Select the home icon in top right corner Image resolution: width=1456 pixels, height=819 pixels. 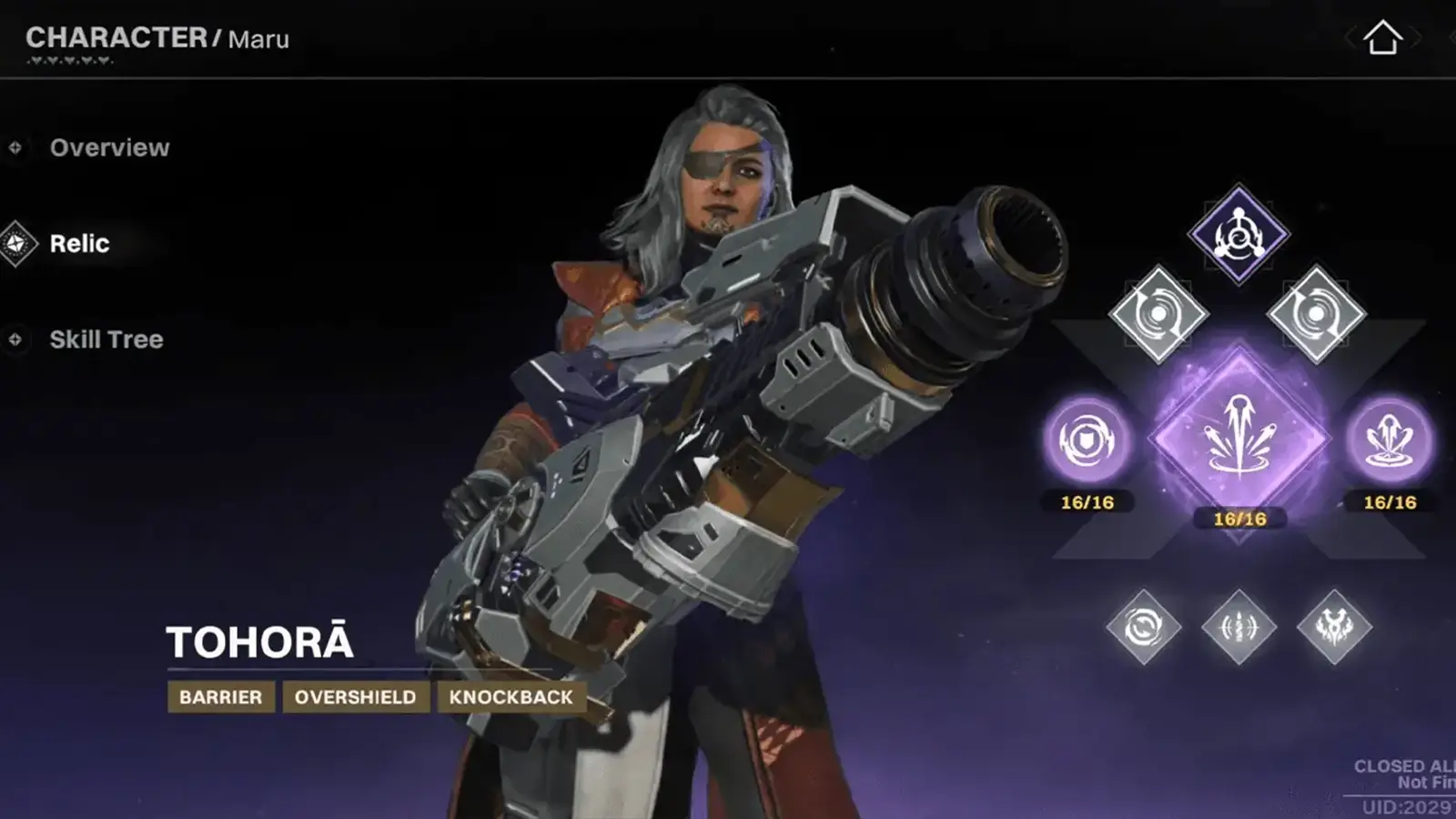[1385, 38]
